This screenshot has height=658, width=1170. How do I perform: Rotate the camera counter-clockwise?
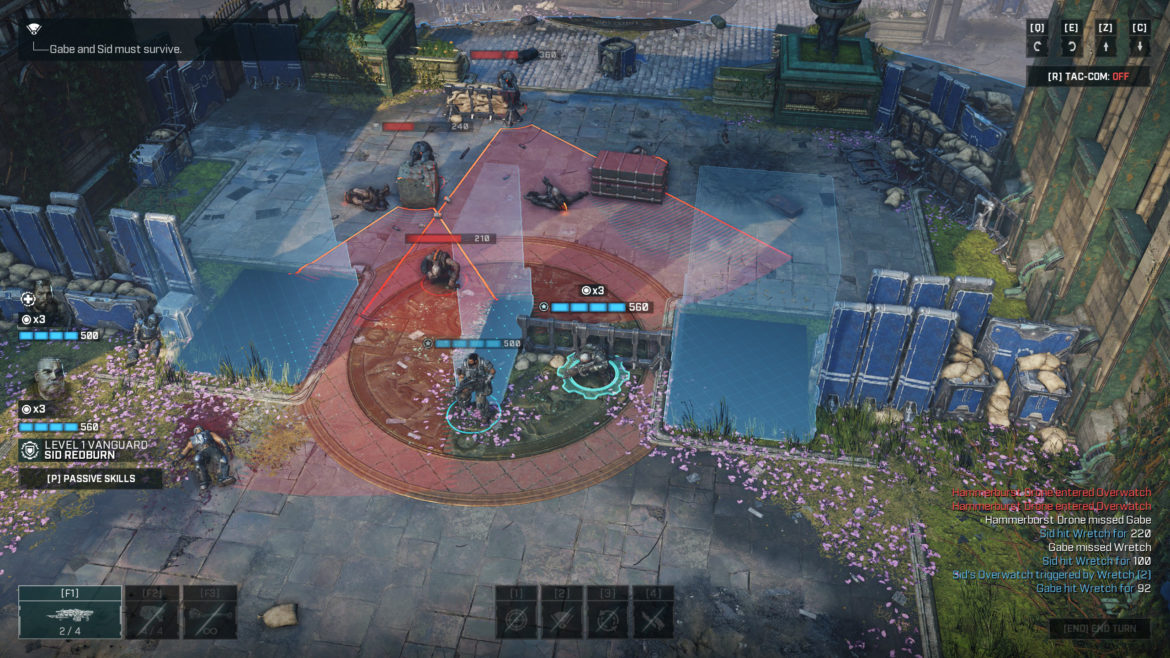coord(1038,46)
